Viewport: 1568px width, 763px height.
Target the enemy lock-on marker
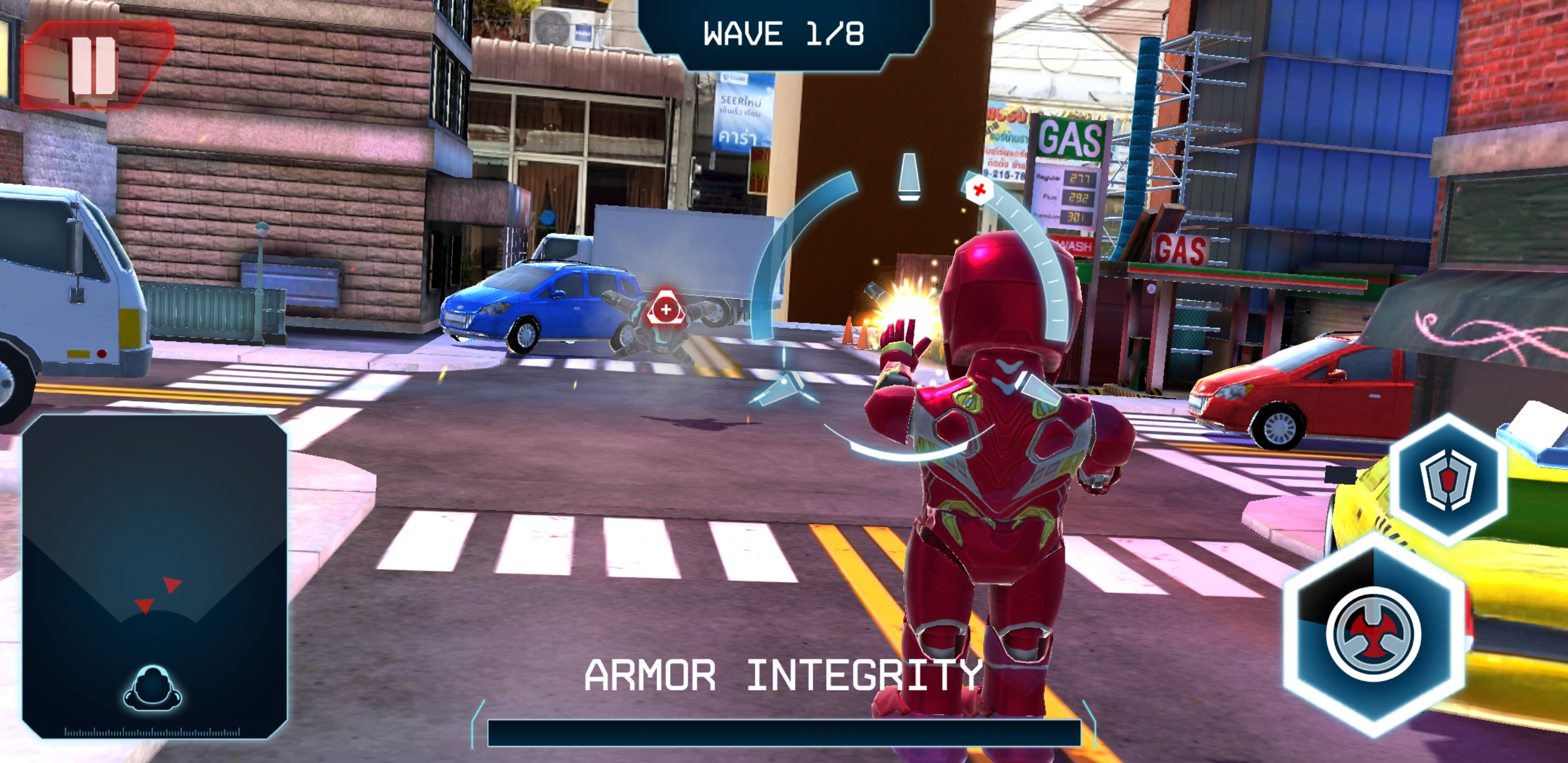pyautogui.click(x=666, y=310)
